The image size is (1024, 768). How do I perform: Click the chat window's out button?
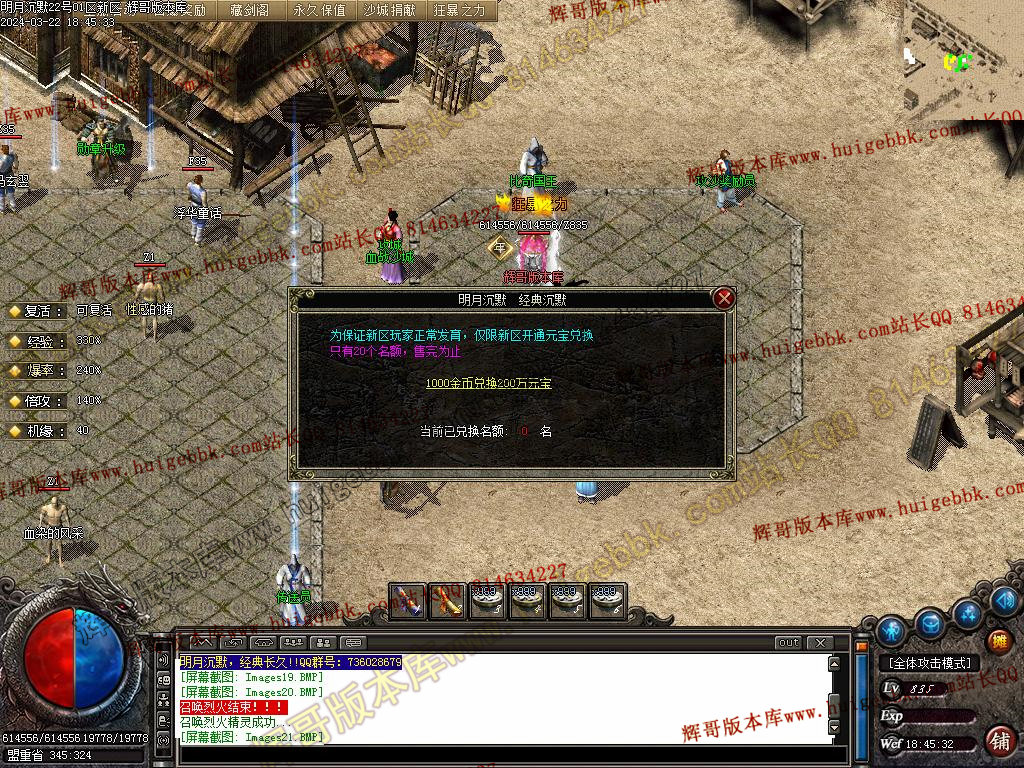789,643
